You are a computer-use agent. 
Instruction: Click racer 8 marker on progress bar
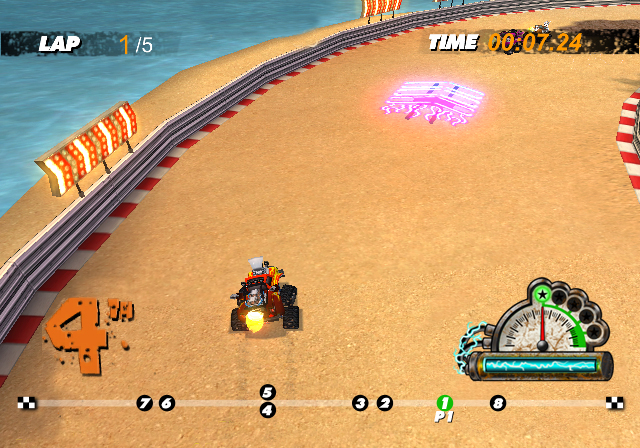(497, 403)
